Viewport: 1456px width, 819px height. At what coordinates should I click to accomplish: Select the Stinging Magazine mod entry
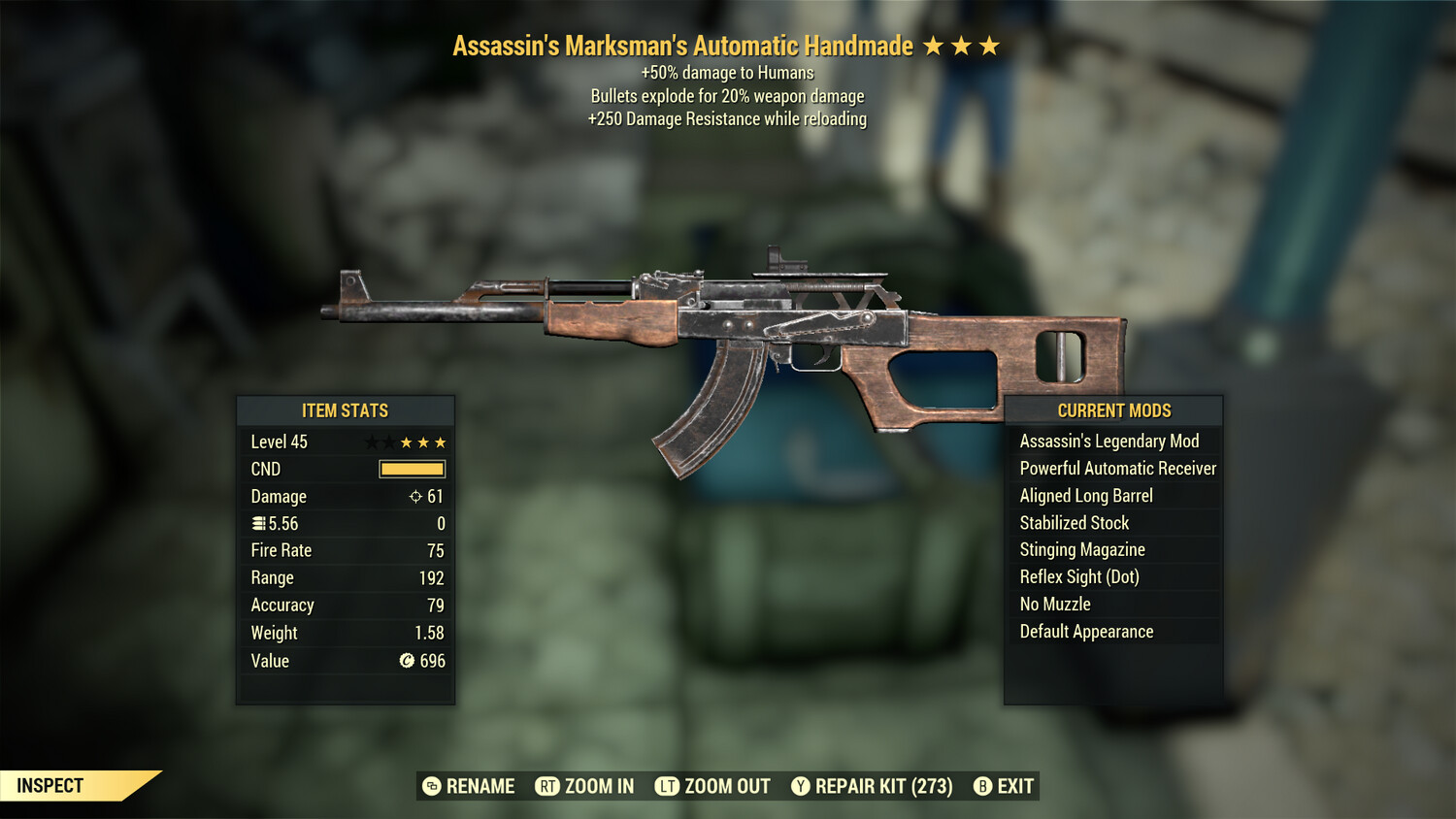1082,549
